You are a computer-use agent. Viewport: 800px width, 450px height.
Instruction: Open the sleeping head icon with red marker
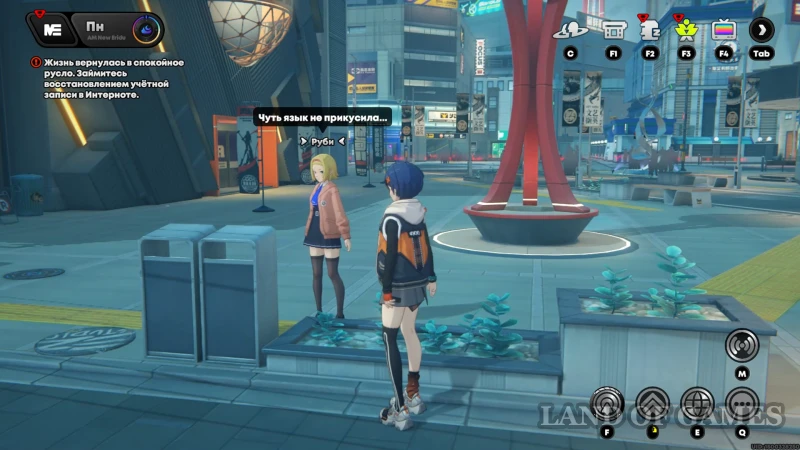click(x=650, y=30)
